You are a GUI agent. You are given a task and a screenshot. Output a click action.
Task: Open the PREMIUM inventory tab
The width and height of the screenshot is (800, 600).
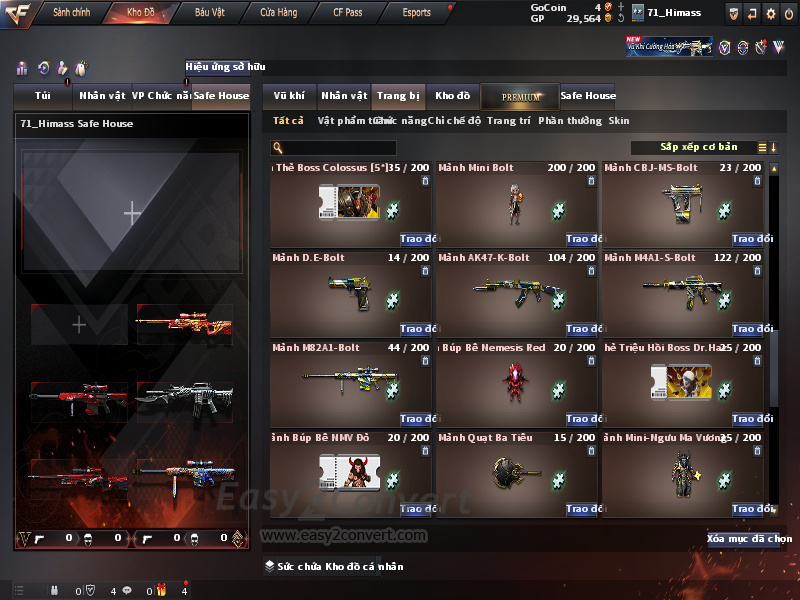click(520, 96)
